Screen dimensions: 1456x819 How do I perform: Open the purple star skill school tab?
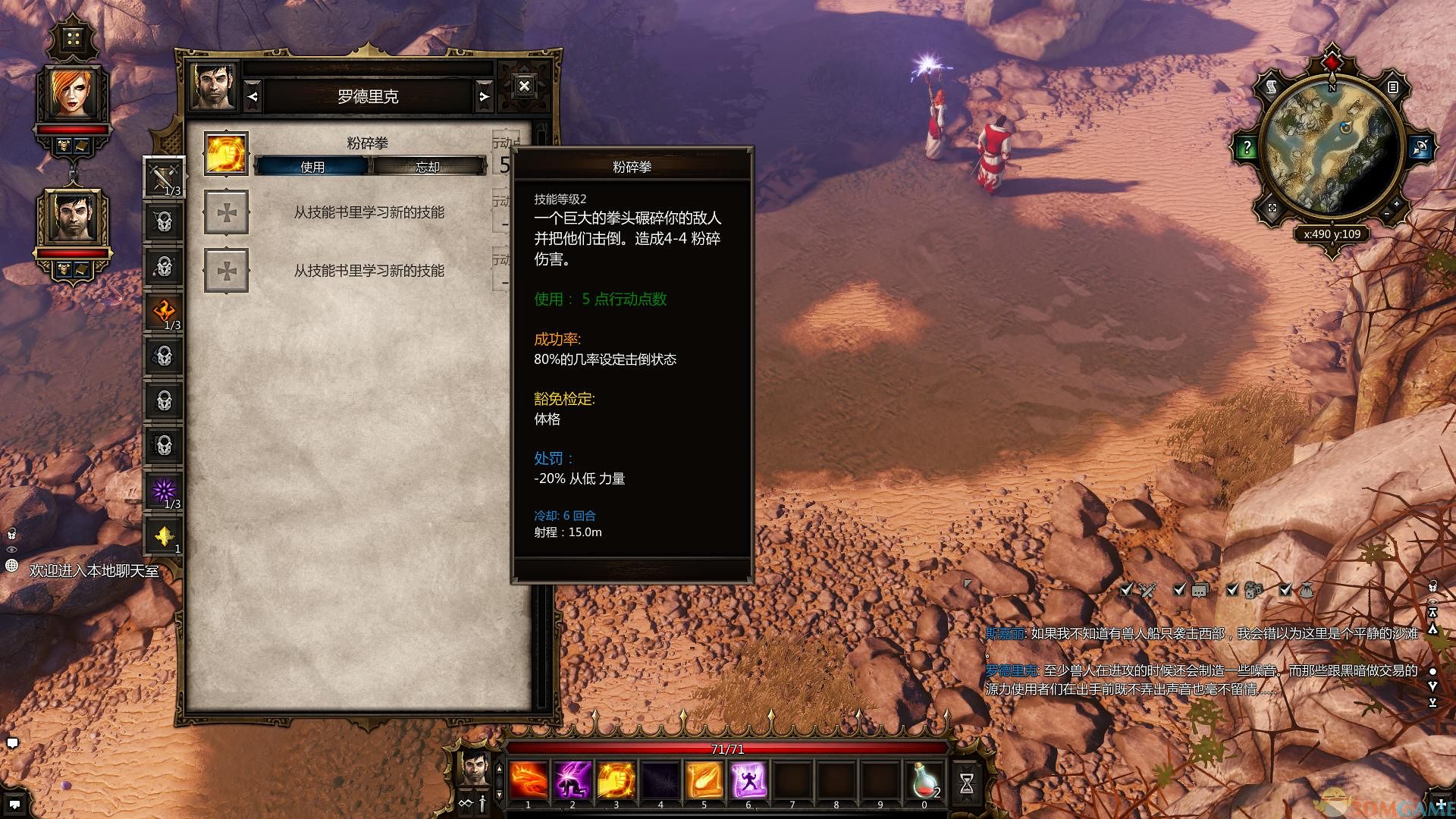[x=165, y=491]
